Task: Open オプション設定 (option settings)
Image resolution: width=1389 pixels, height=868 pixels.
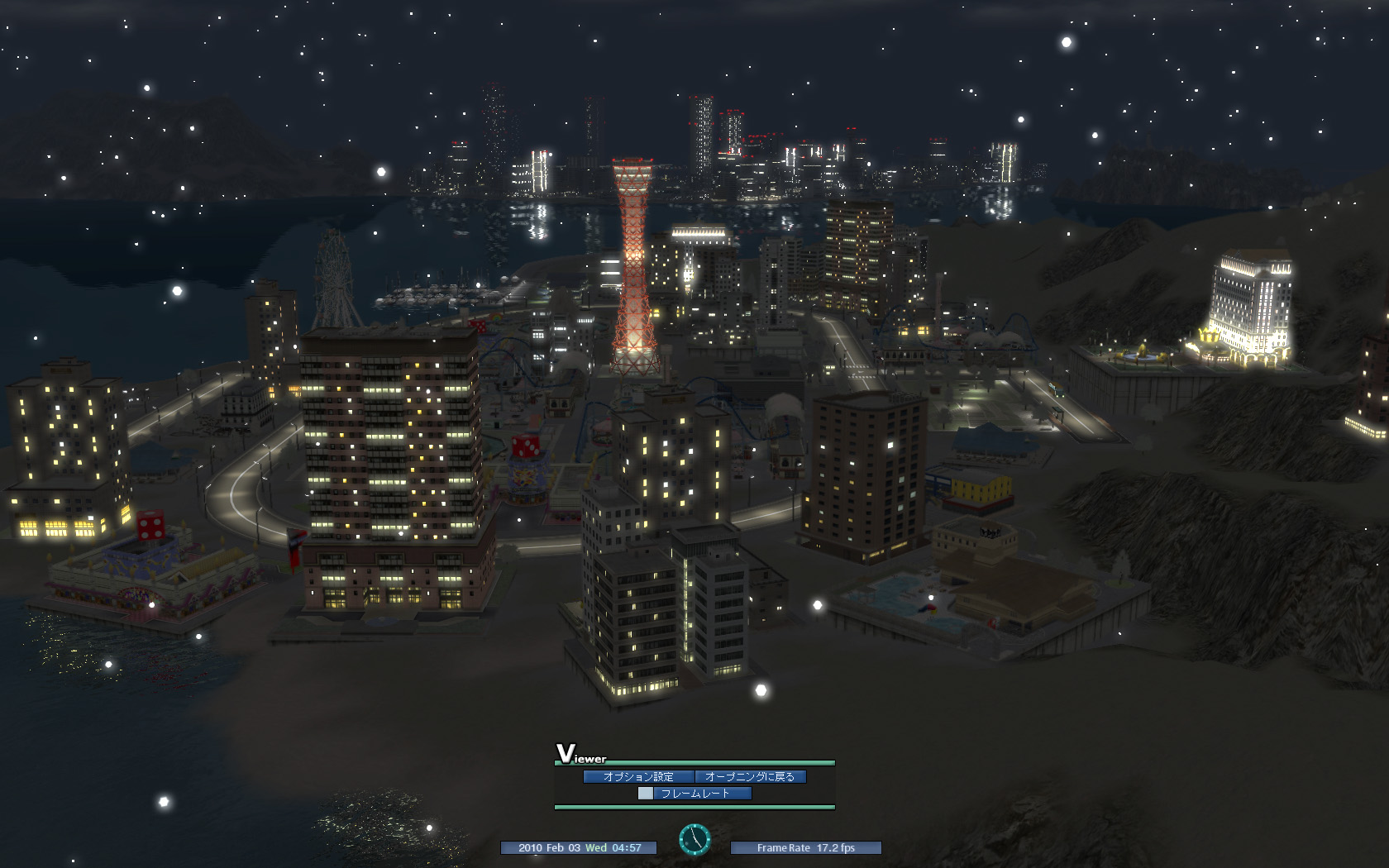Action: (x=638, y=776)
